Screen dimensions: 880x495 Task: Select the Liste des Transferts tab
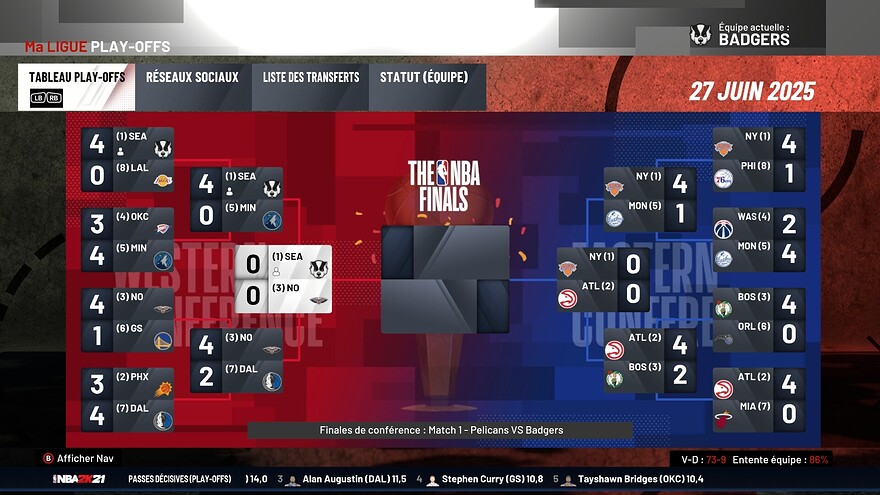311,87
